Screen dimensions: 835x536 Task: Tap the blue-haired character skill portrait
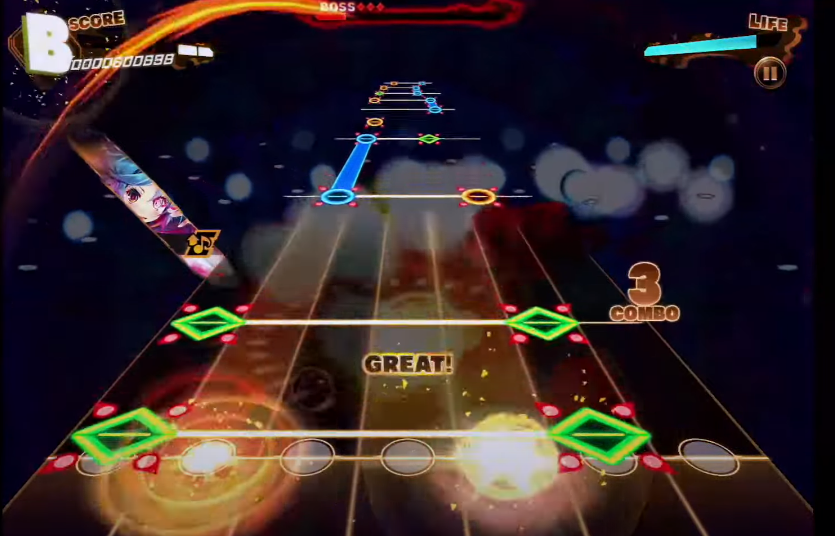150,194
